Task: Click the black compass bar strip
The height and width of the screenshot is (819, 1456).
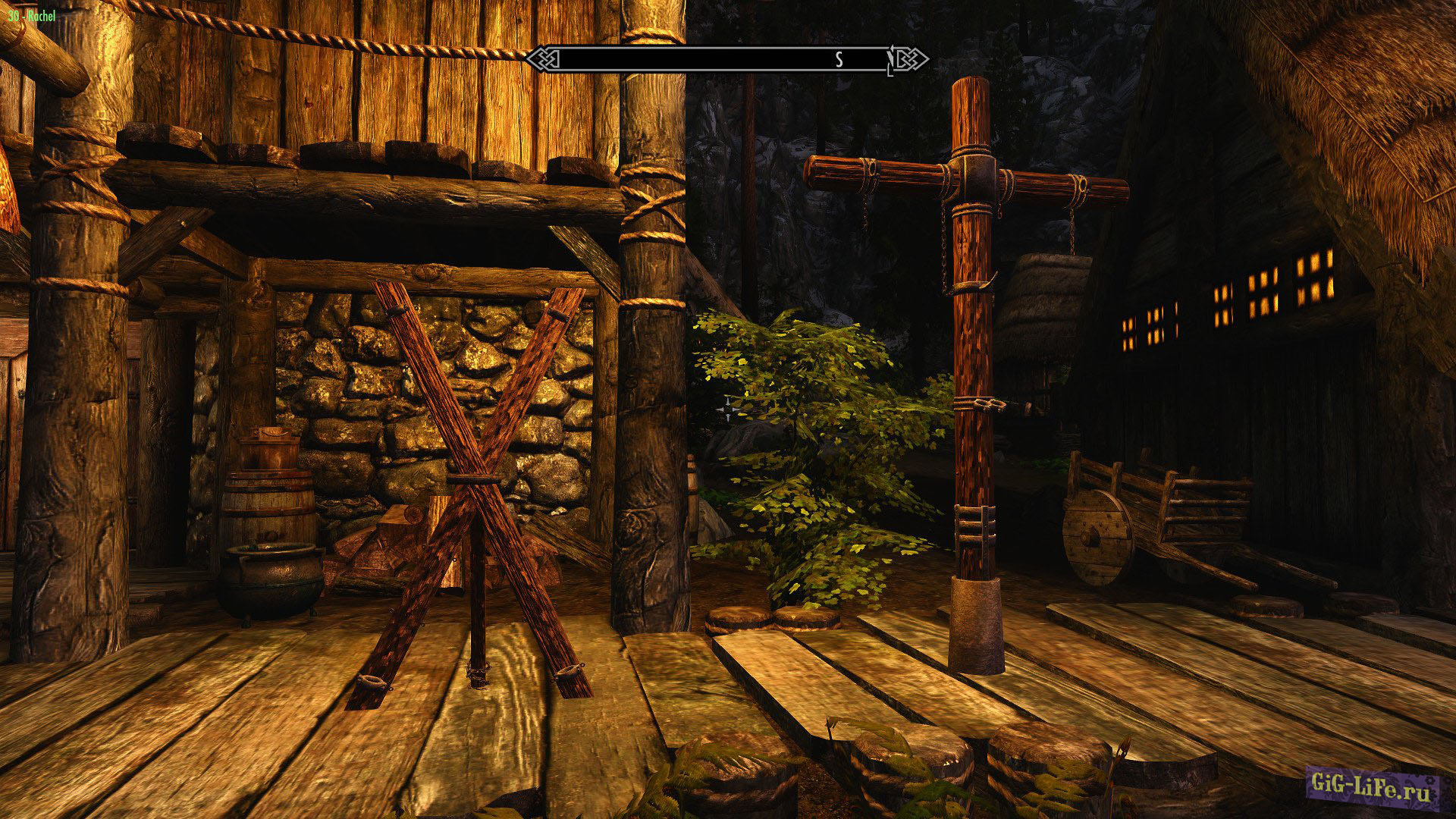Action: (x=720, y=58)
